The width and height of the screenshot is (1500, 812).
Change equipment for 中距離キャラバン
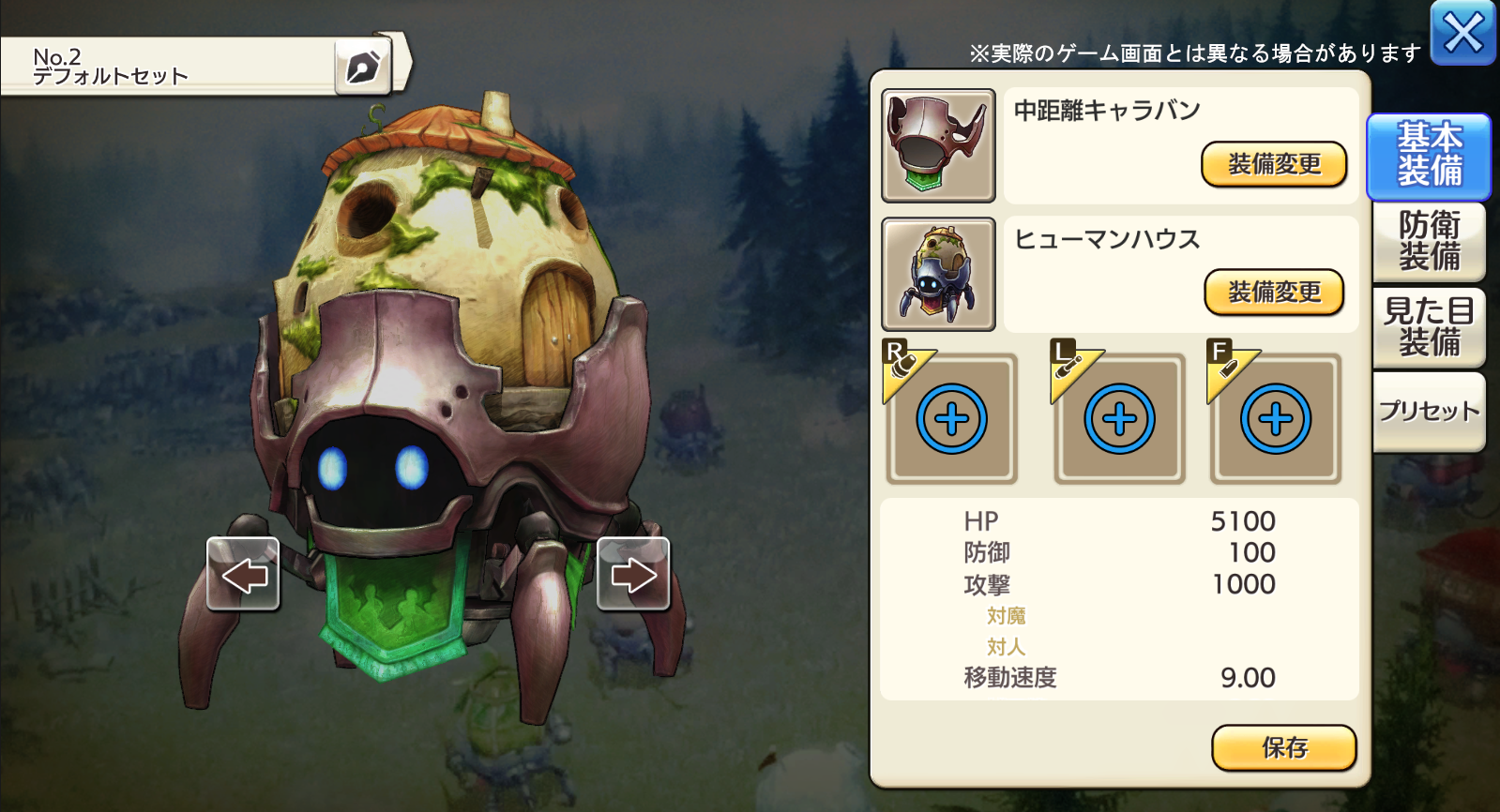point(1274,165)
